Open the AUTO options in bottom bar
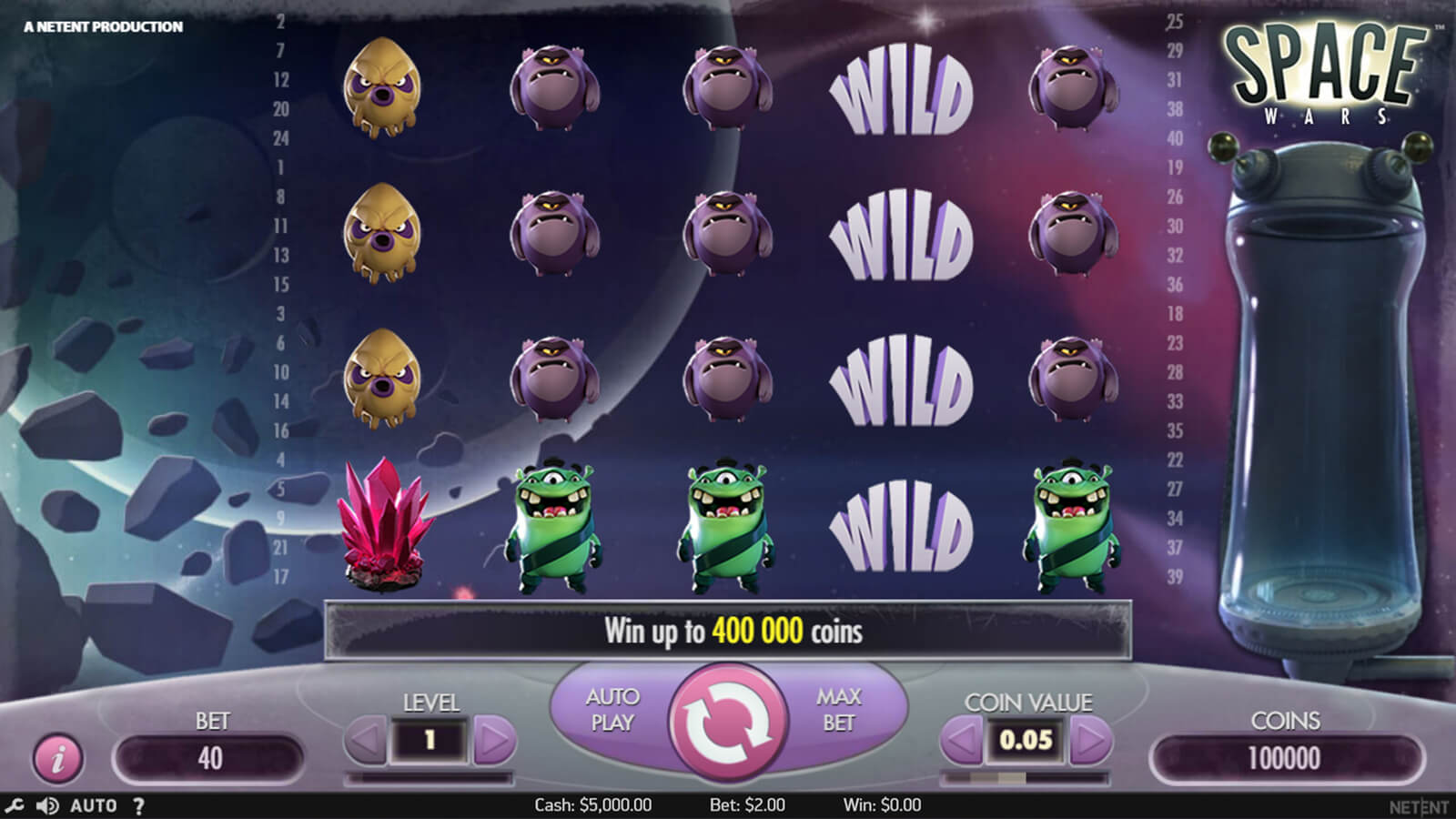This screenshot has height=819, width=1456. click(x=94, y=805)
